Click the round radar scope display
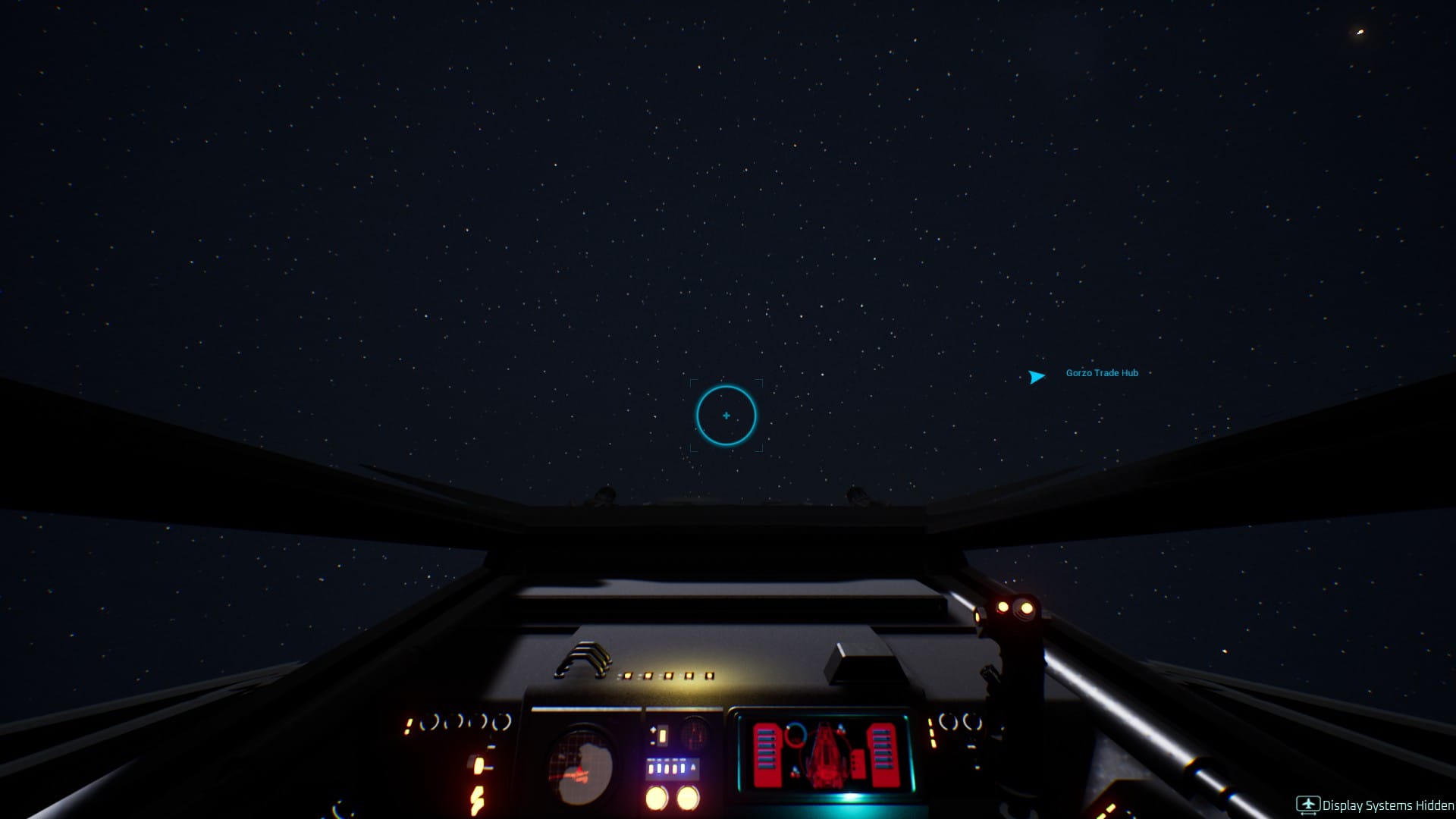This screenshot has height=819, width=1456. [x=579, y=766]
